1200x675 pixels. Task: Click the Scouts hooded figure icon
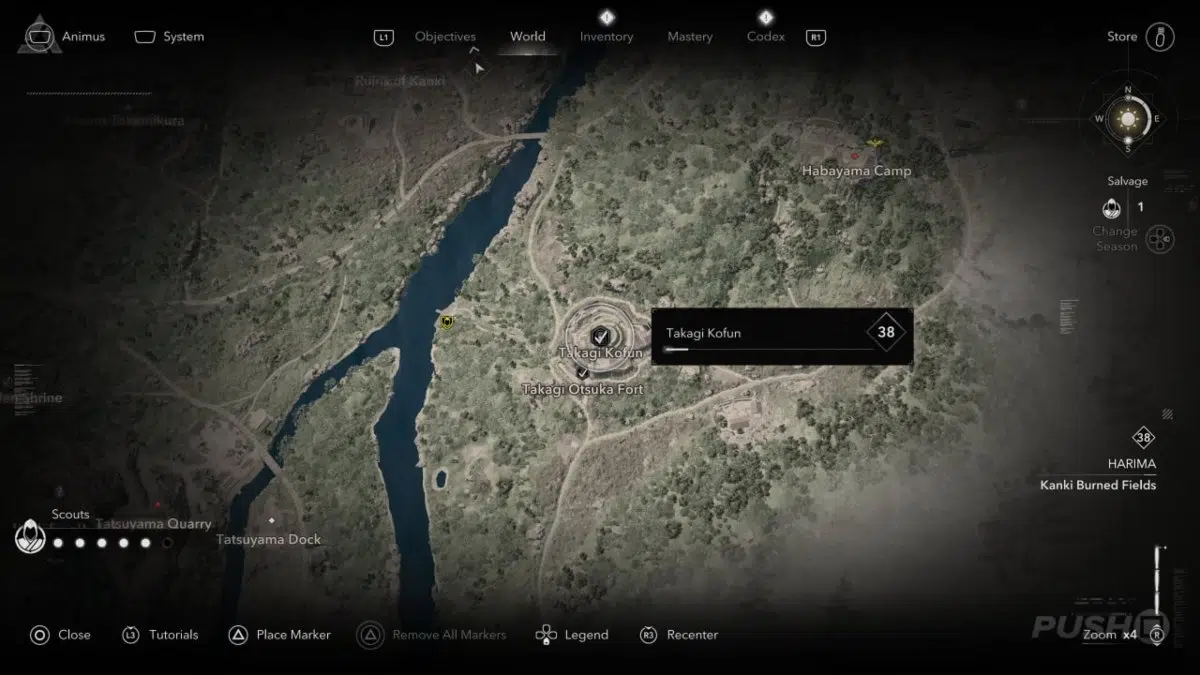point(30,538)
